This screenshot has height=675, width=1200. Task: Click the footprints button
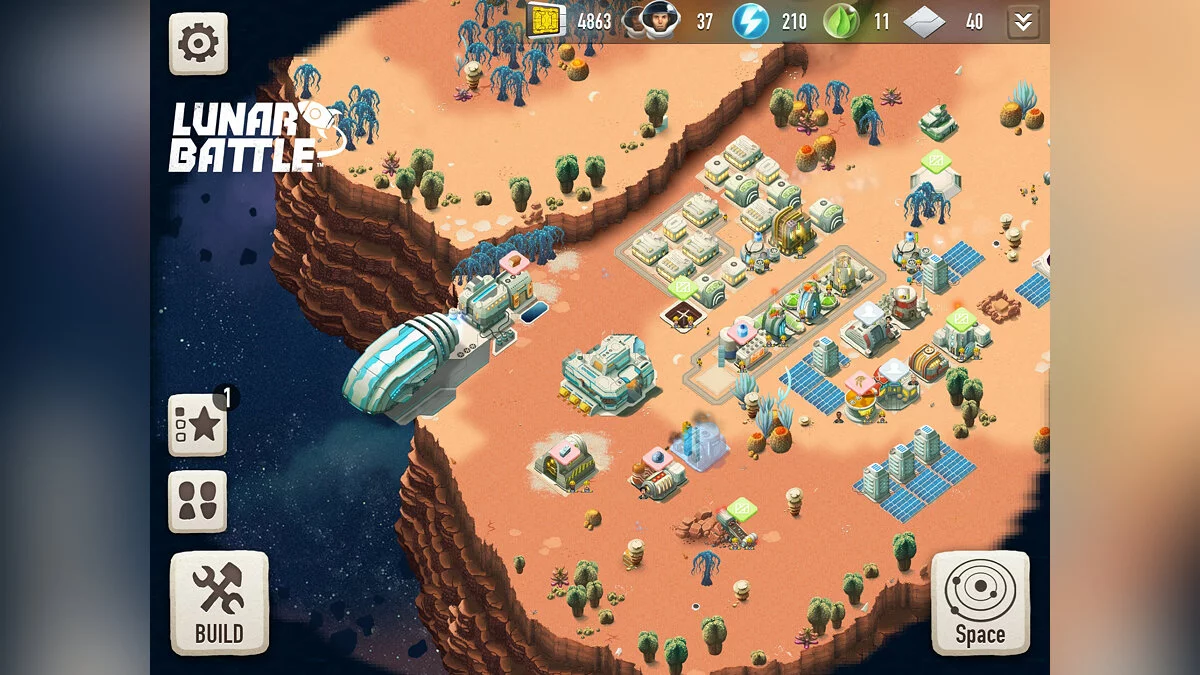(198, 501)
